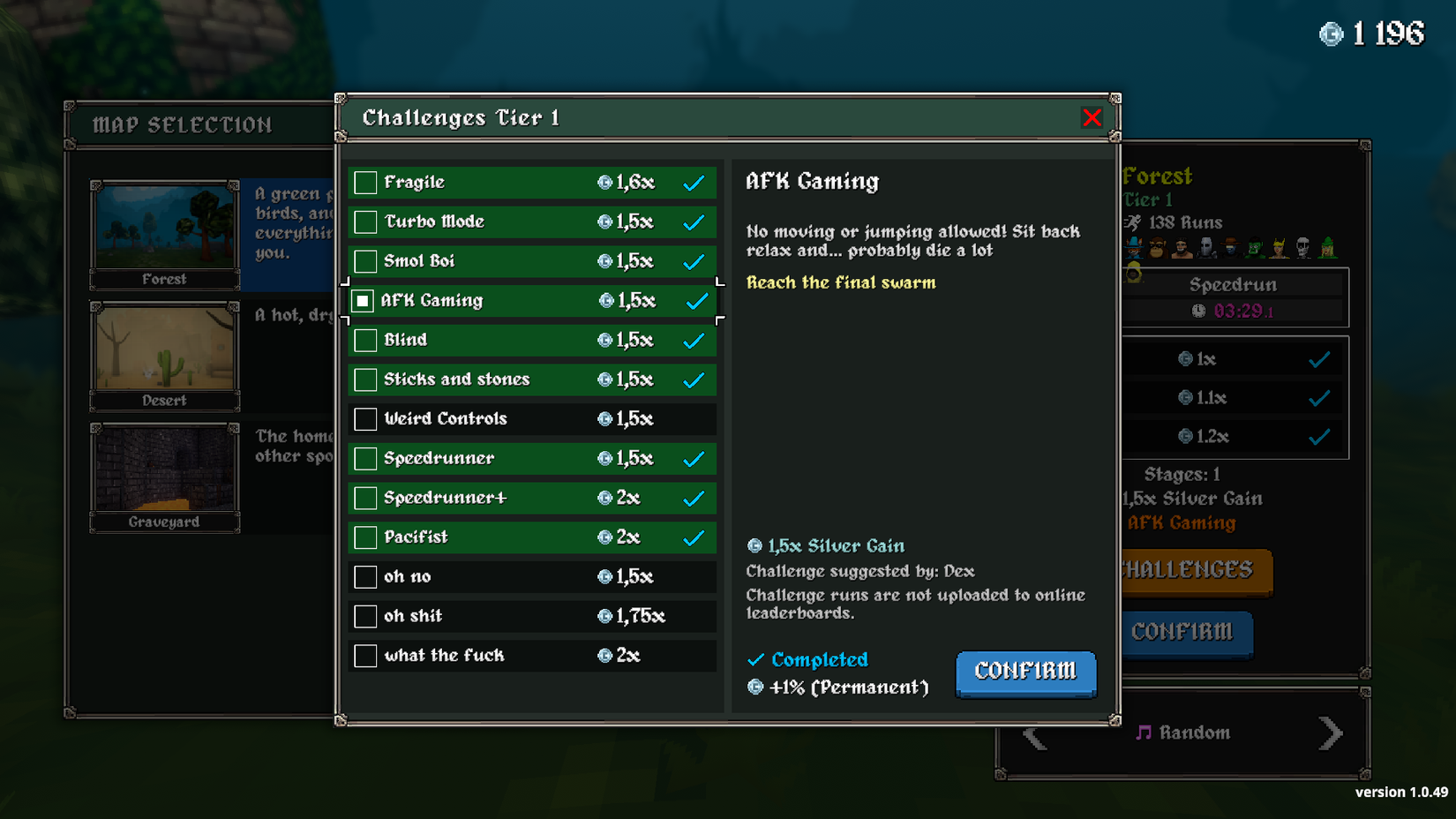Click the music note icon beside Random

pyautogui.click(x=1144, y=732)
